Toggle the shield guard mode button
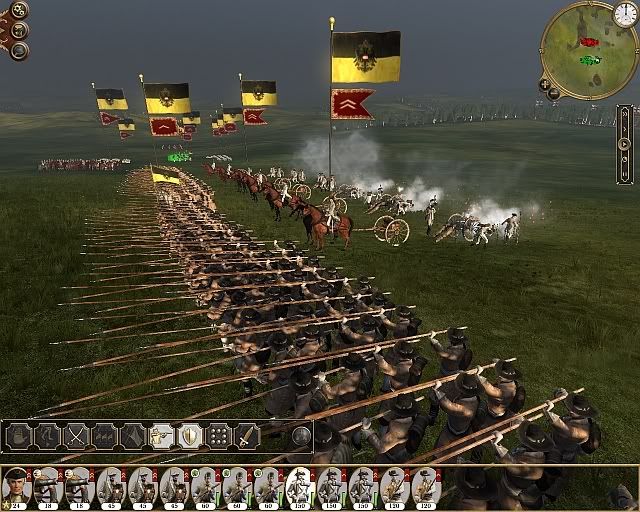 pos(189,436)
